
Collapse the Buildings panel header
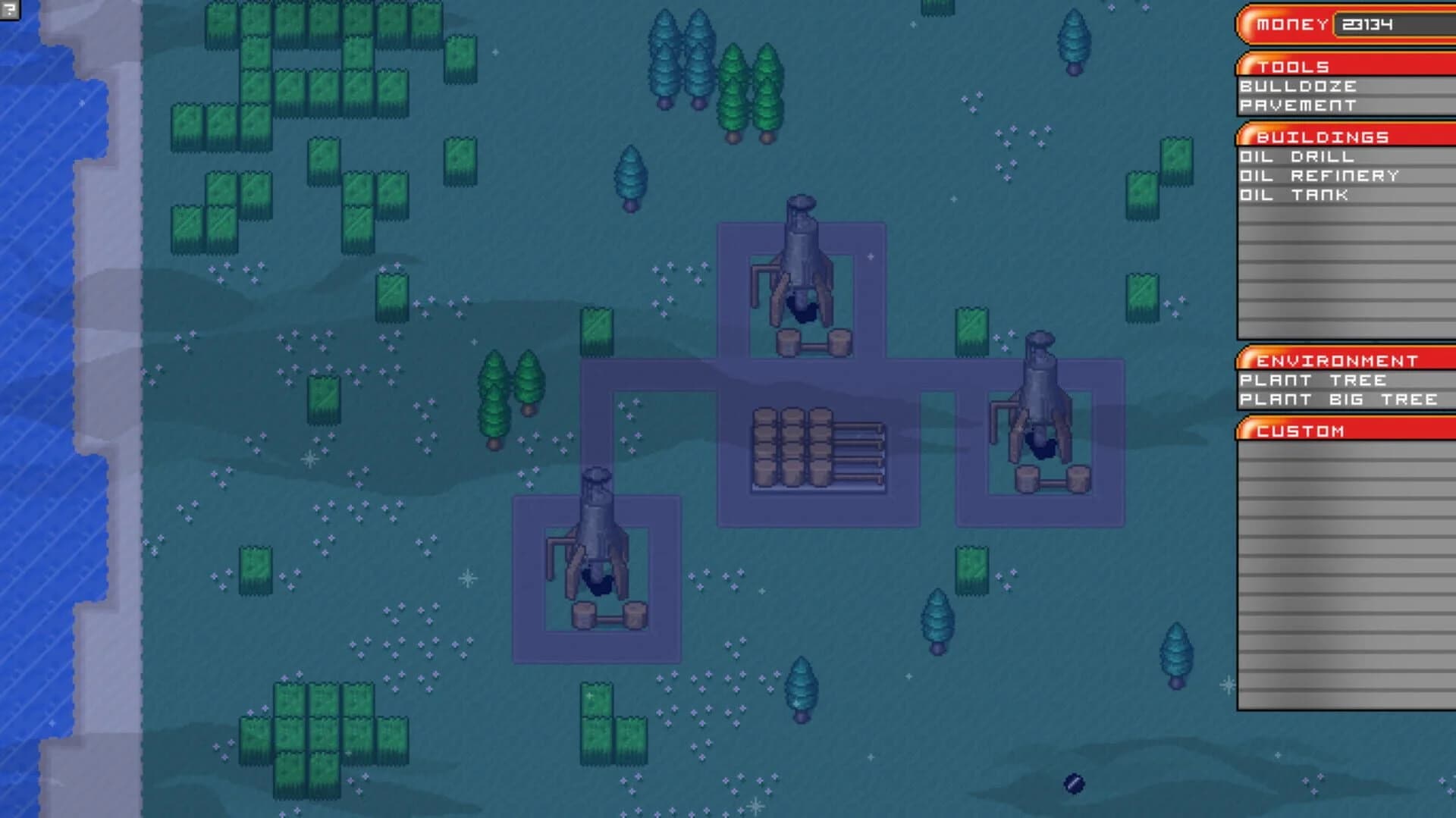1321,137
